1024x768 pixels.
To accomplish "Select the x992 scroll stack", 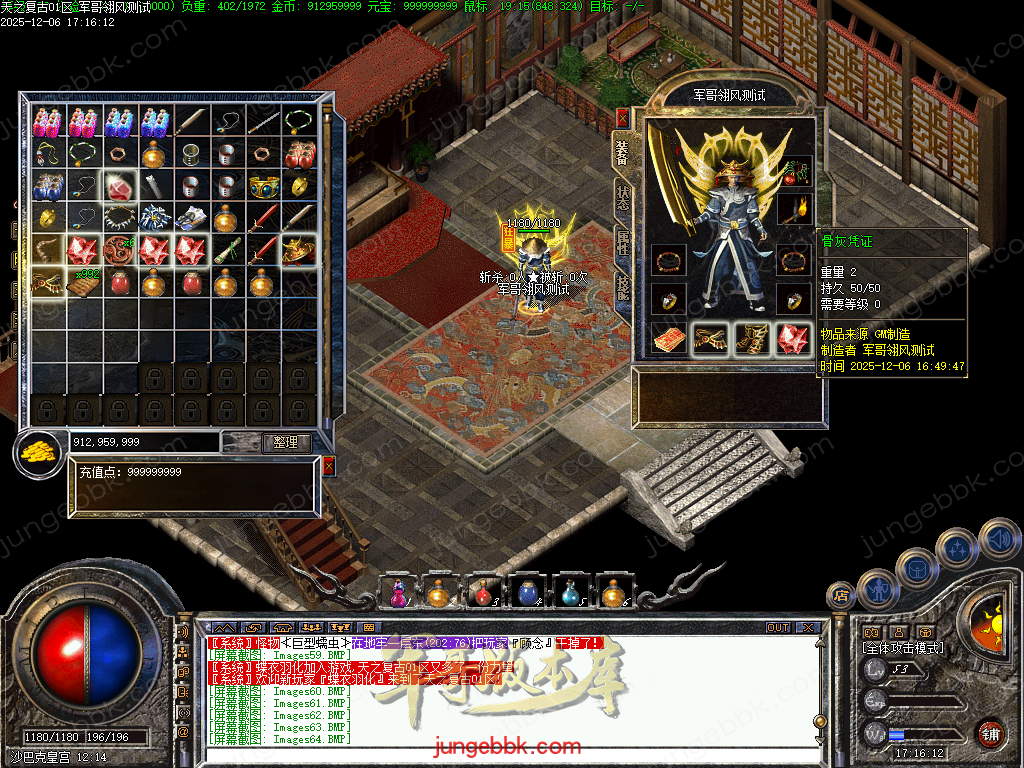I will (x=84, y=283).
